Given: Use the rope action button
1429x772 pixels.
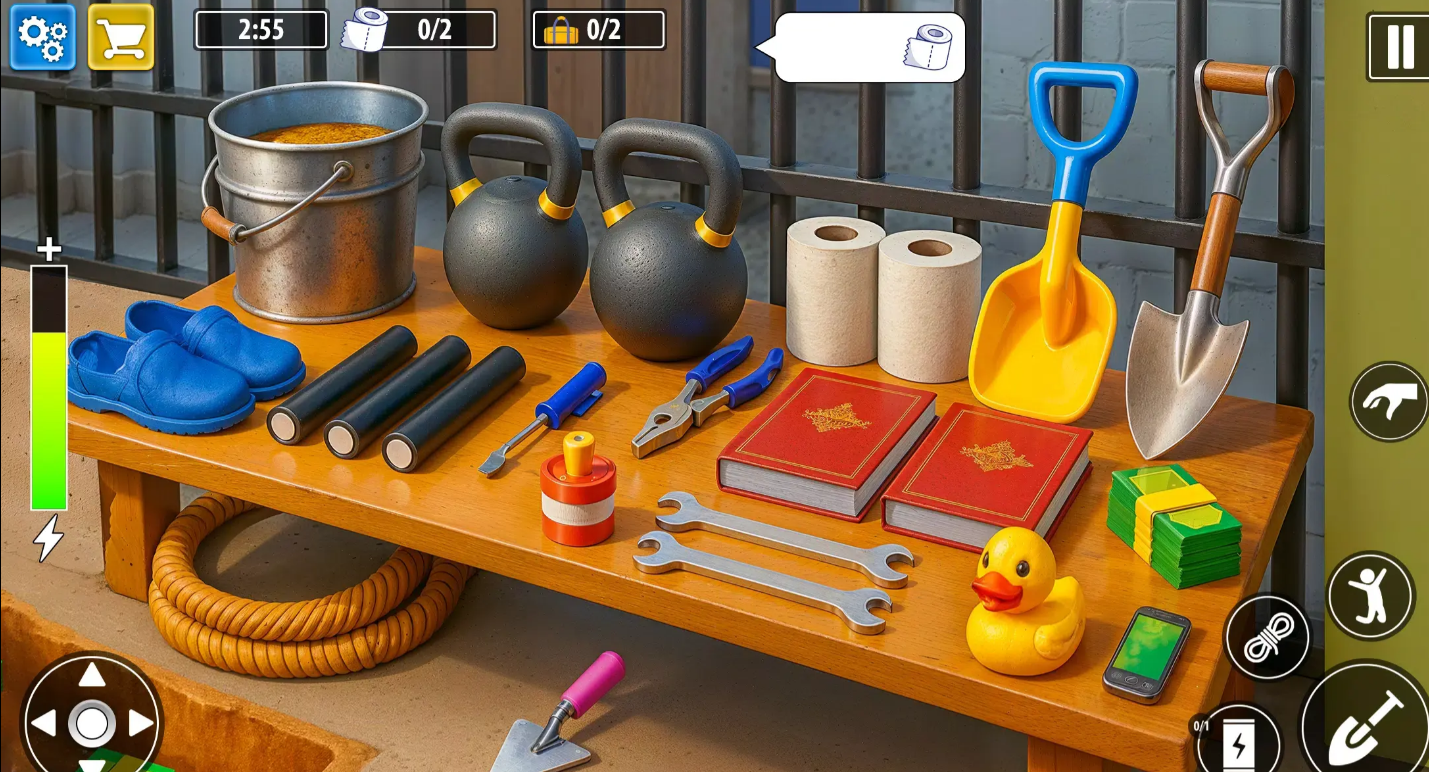Looking at the screenshot, I should 1267,638.
